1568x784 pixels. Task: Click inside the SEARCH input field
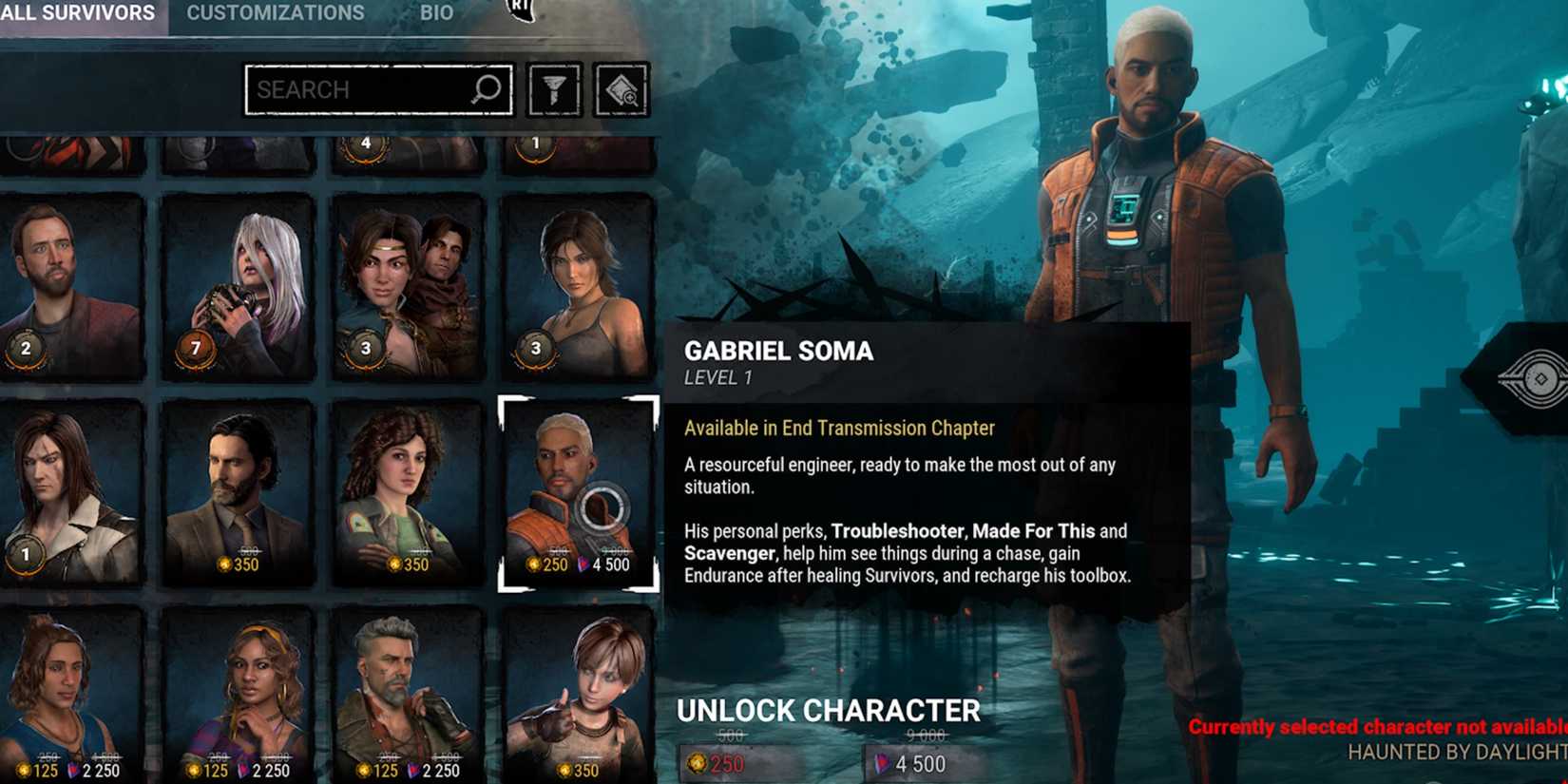pyautogui.click(x=361, y=89)
